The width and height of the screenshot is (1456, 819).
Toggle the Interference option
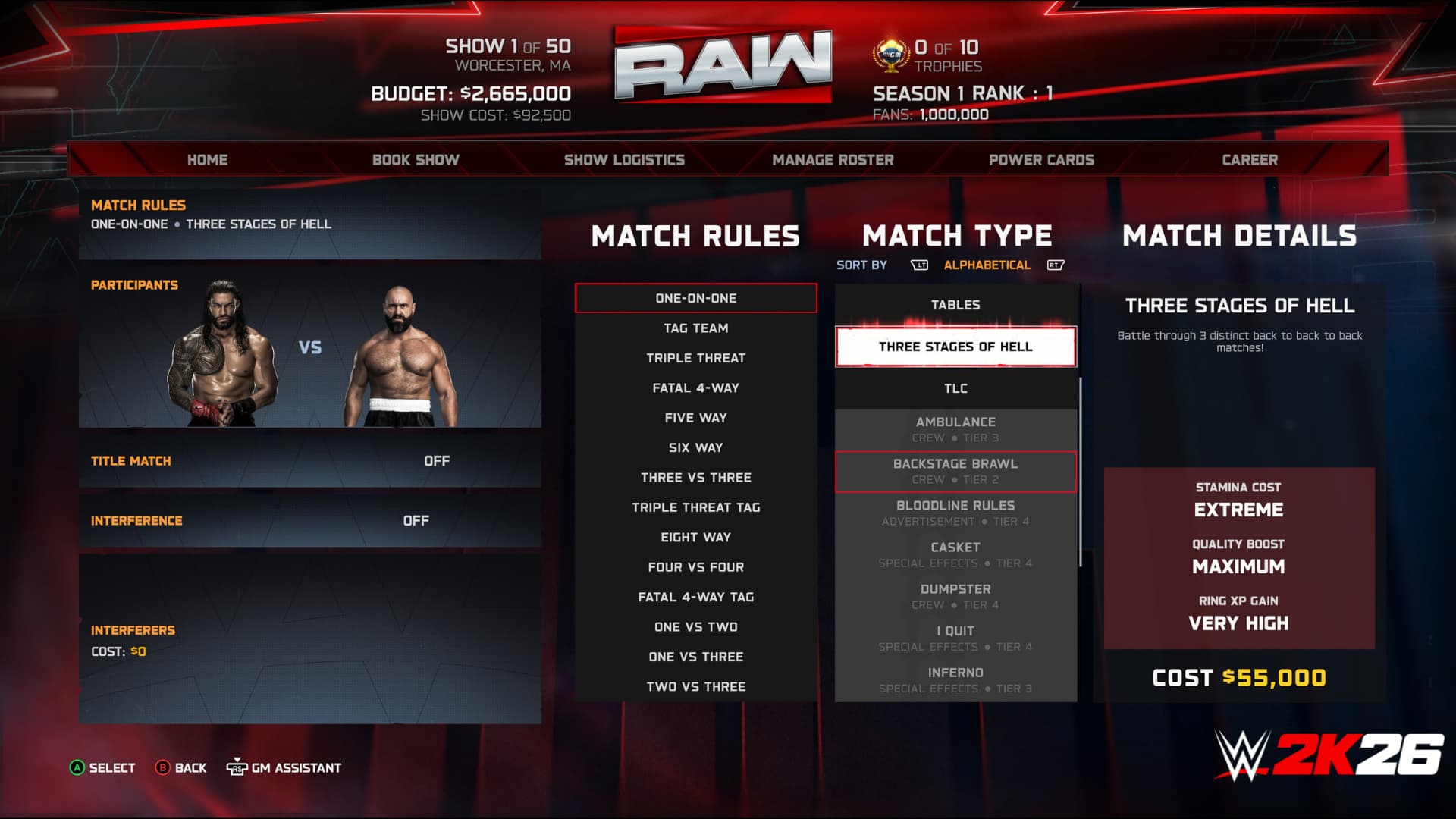(x=309, y=521)
